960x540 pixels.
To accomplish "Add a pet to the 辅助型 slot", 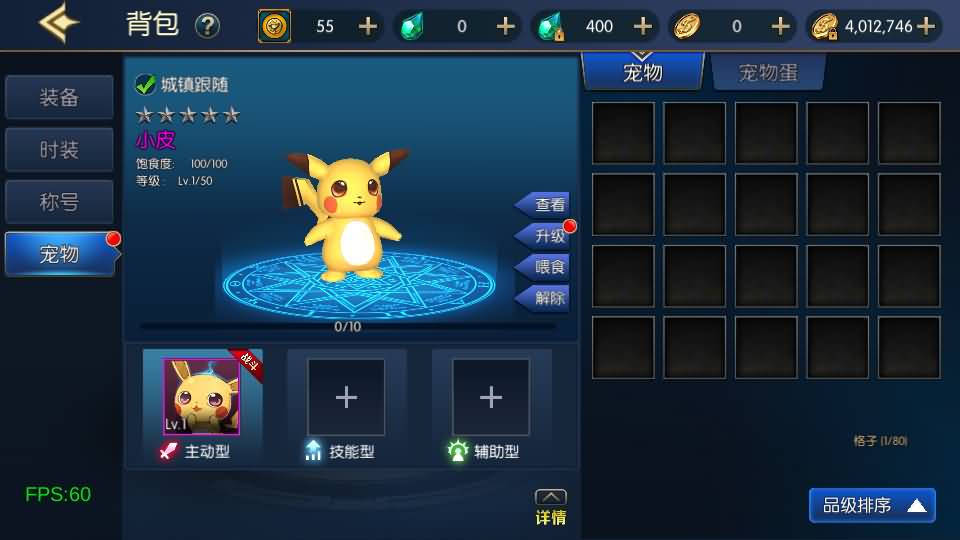I will click(x=490, y=398).
